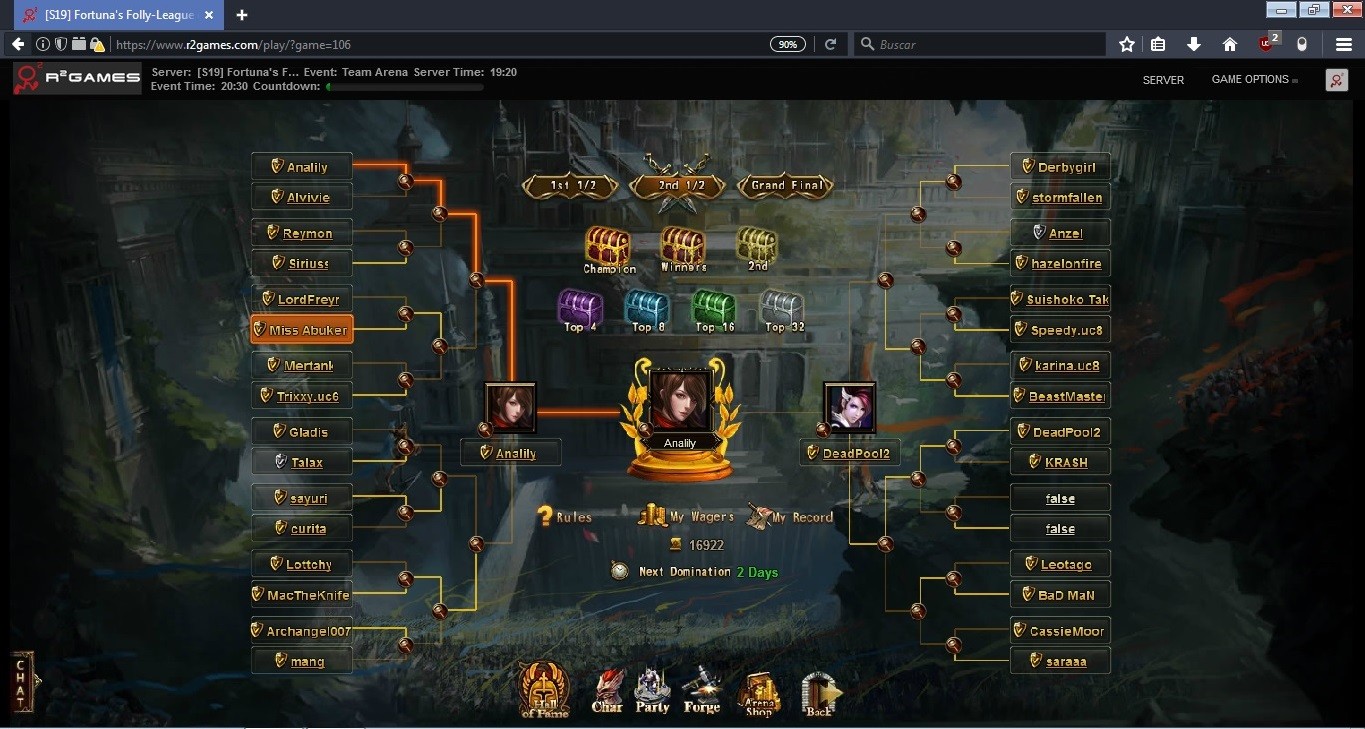Open the CHAT panel

(x=21, y=682)
